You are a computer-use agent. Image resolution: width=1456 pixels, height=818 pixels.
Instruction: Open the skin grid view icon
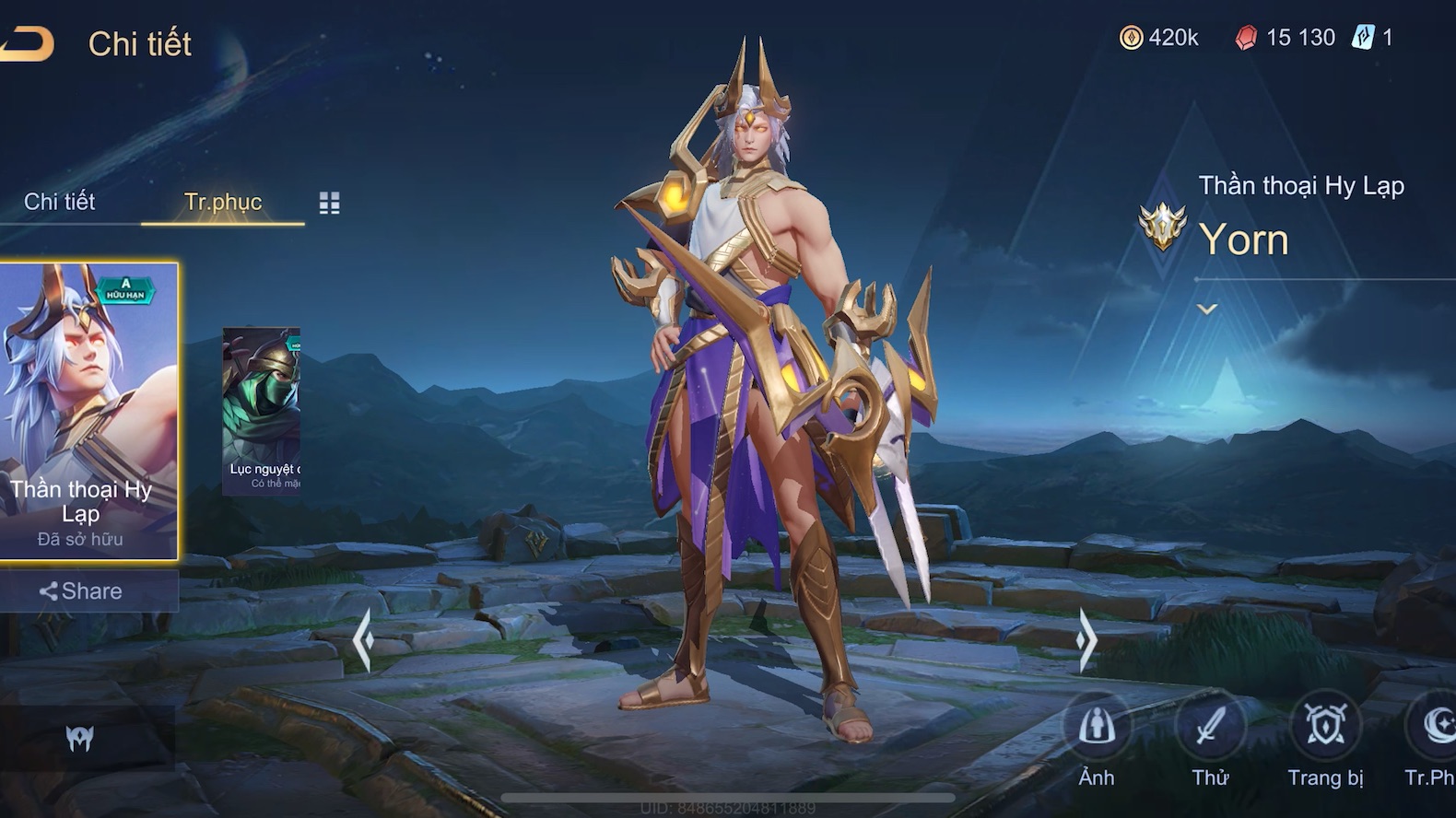pyautogui.click(x=329, y=203)
